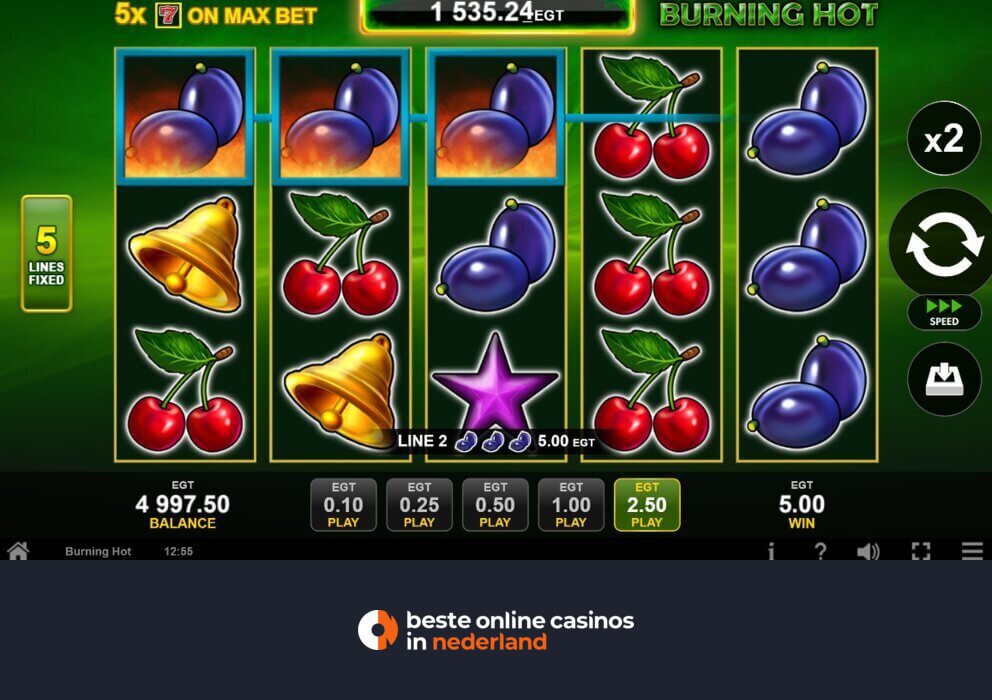992x700 pixels.
Task: Visit the Beste Online Casinos in Nederland logo
Action: (496, 630)
